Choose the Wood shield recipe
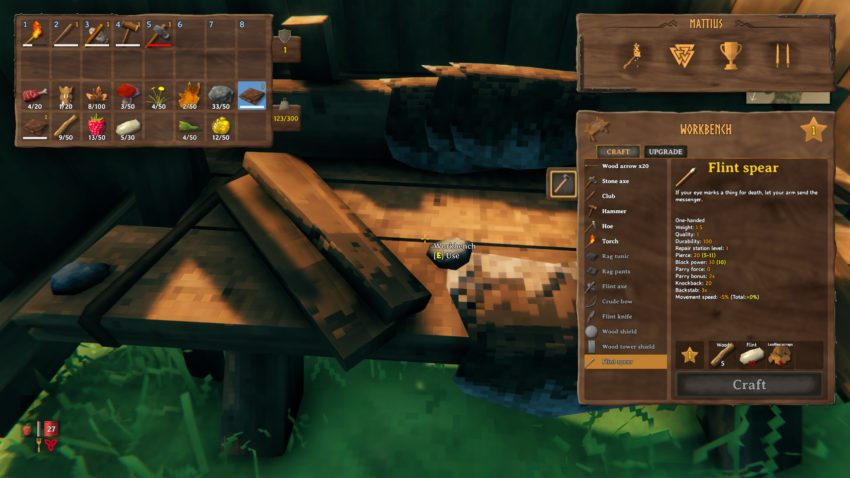This screenshot has width=850, height=478. tap(620, 331)
